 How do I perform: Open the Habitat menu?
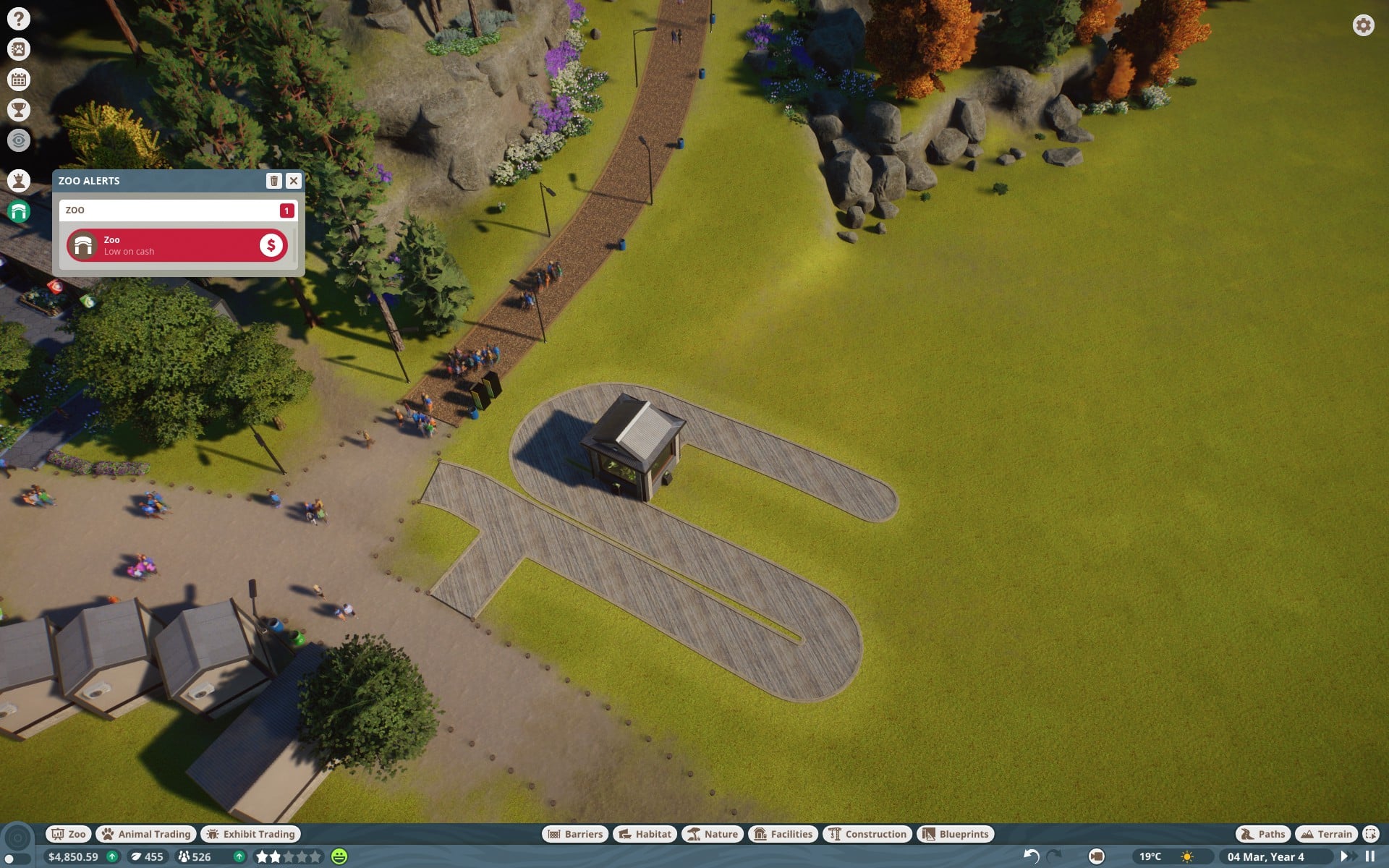point(645,834)
